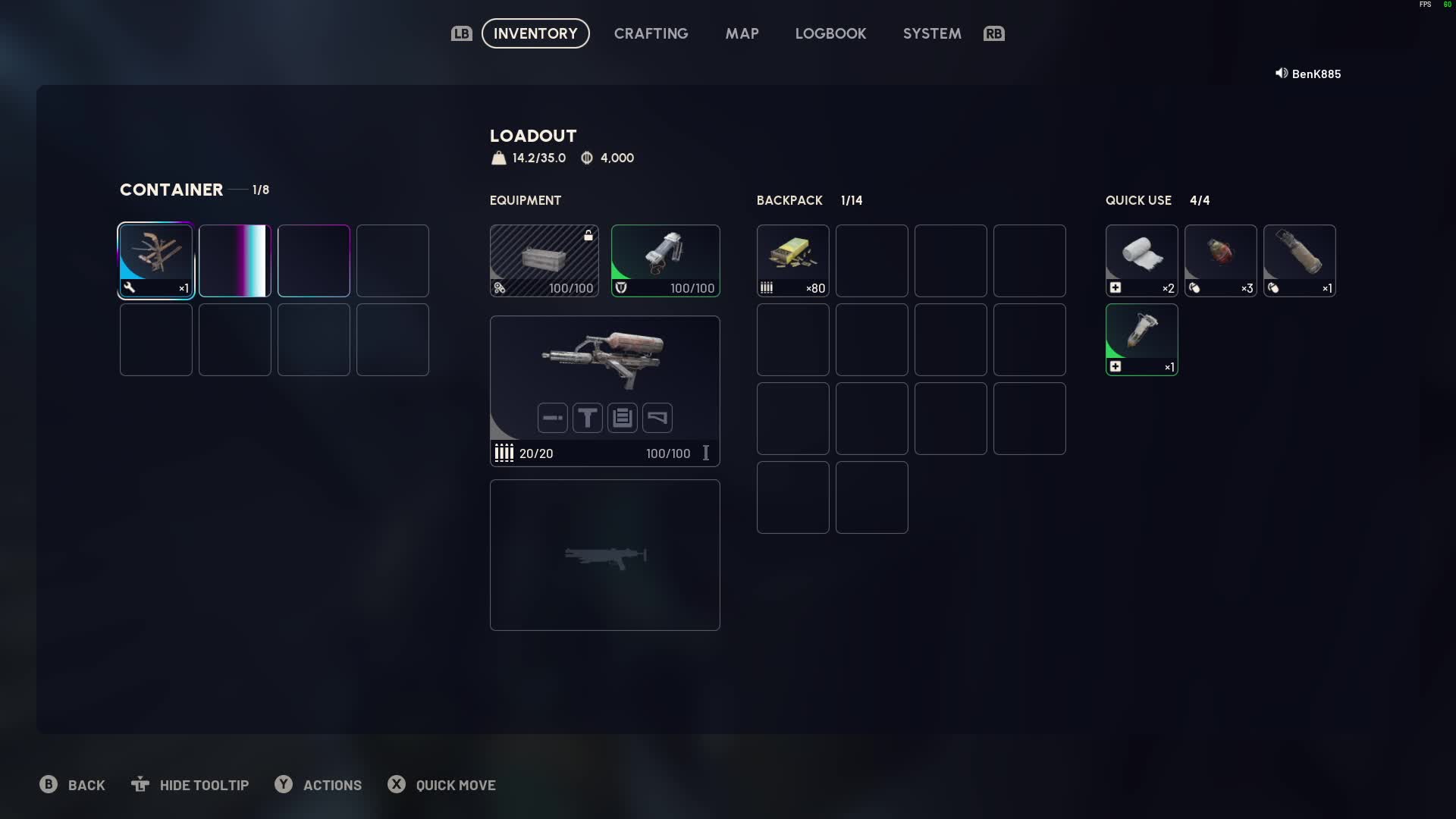Choose the shield slot in equipment
Screen dimensions: 1456x819
click(x=665, y=260)
